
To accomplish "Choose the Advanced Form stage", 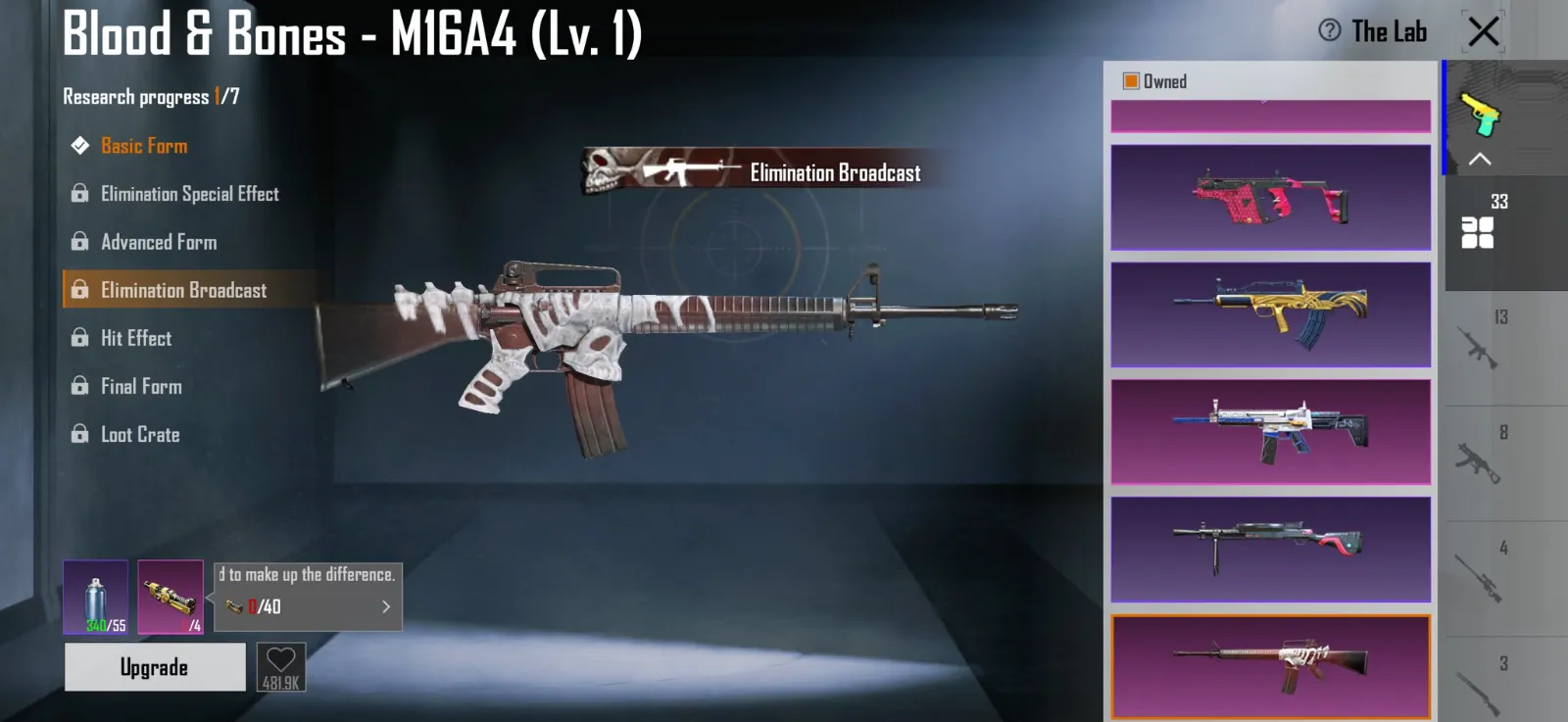I will (159, 242).
